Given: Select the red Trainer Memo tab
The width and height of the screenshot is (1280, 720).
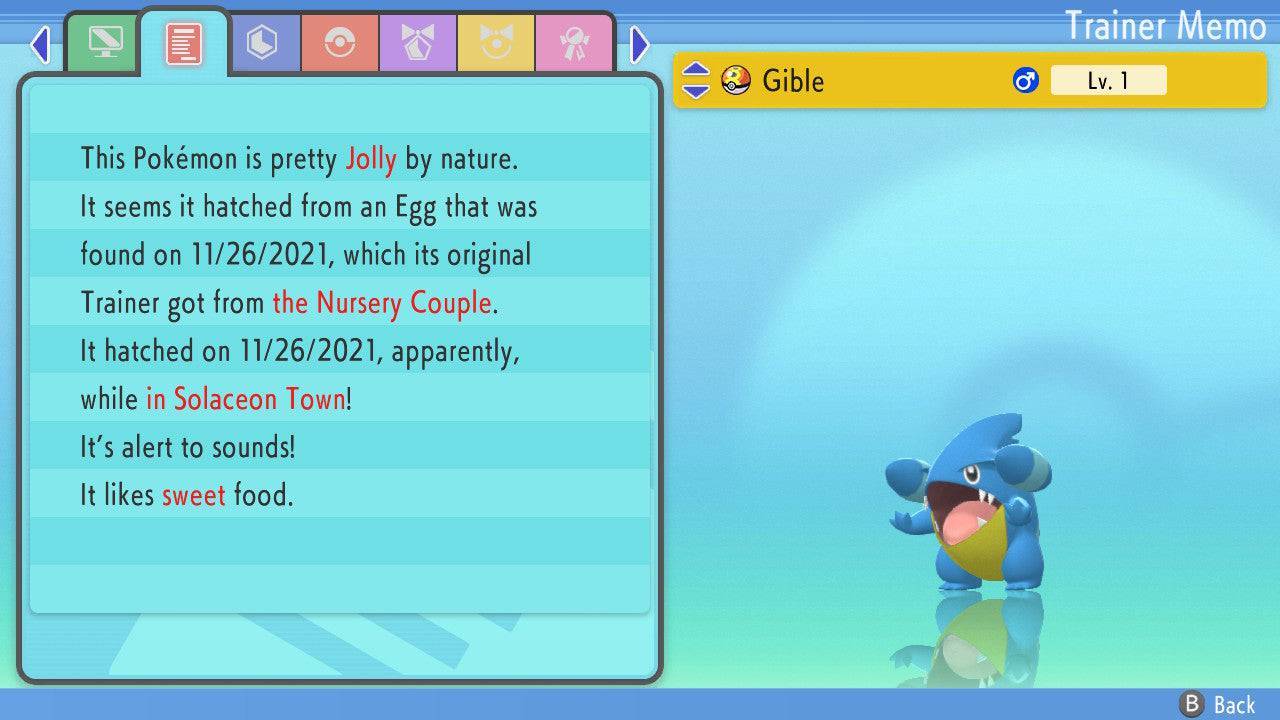Looking at the screenshot, I should [184, 43].
